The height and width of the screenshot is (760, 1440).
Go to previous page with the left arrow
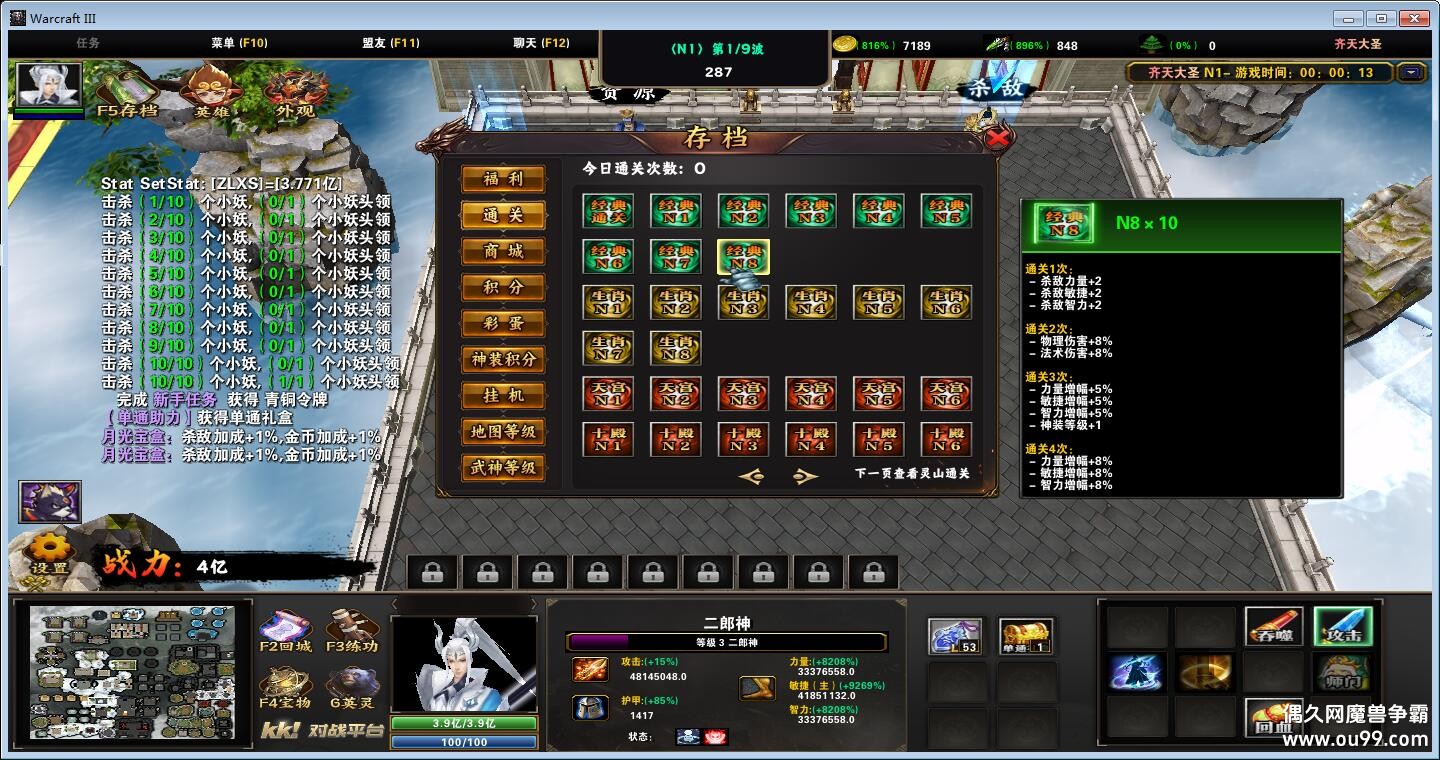point(753,477)
